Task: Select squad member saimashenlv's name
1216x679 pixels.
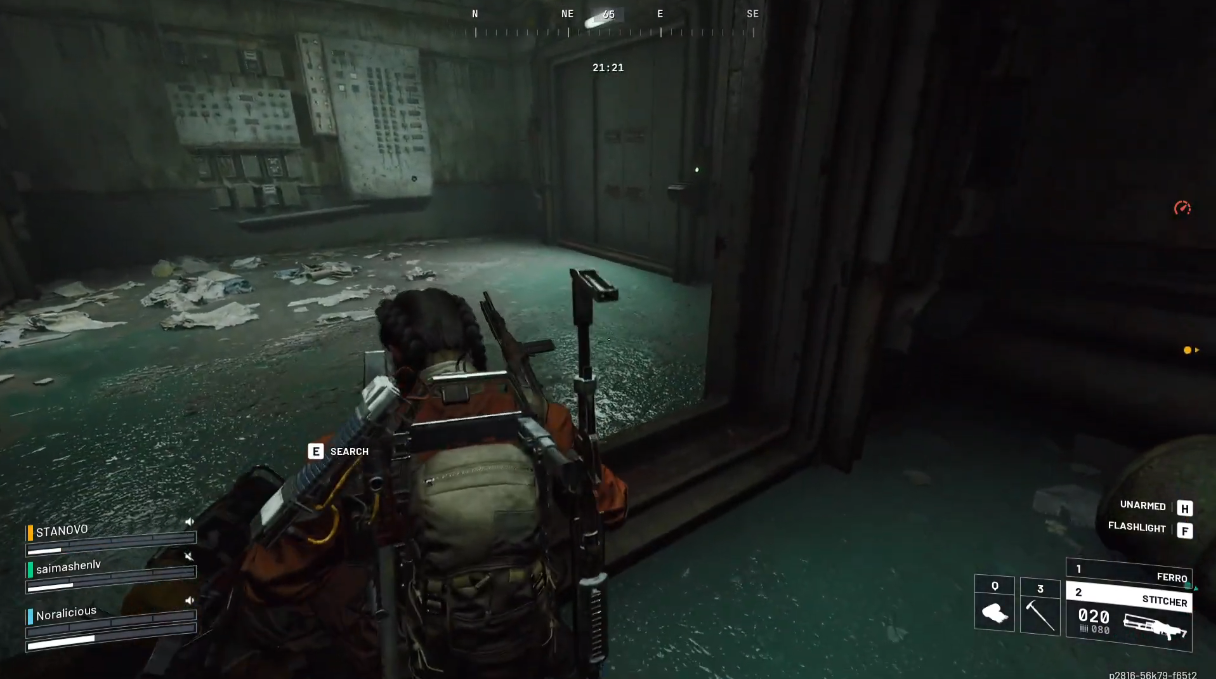Action: pyautogui.click(x=69, y=567)
